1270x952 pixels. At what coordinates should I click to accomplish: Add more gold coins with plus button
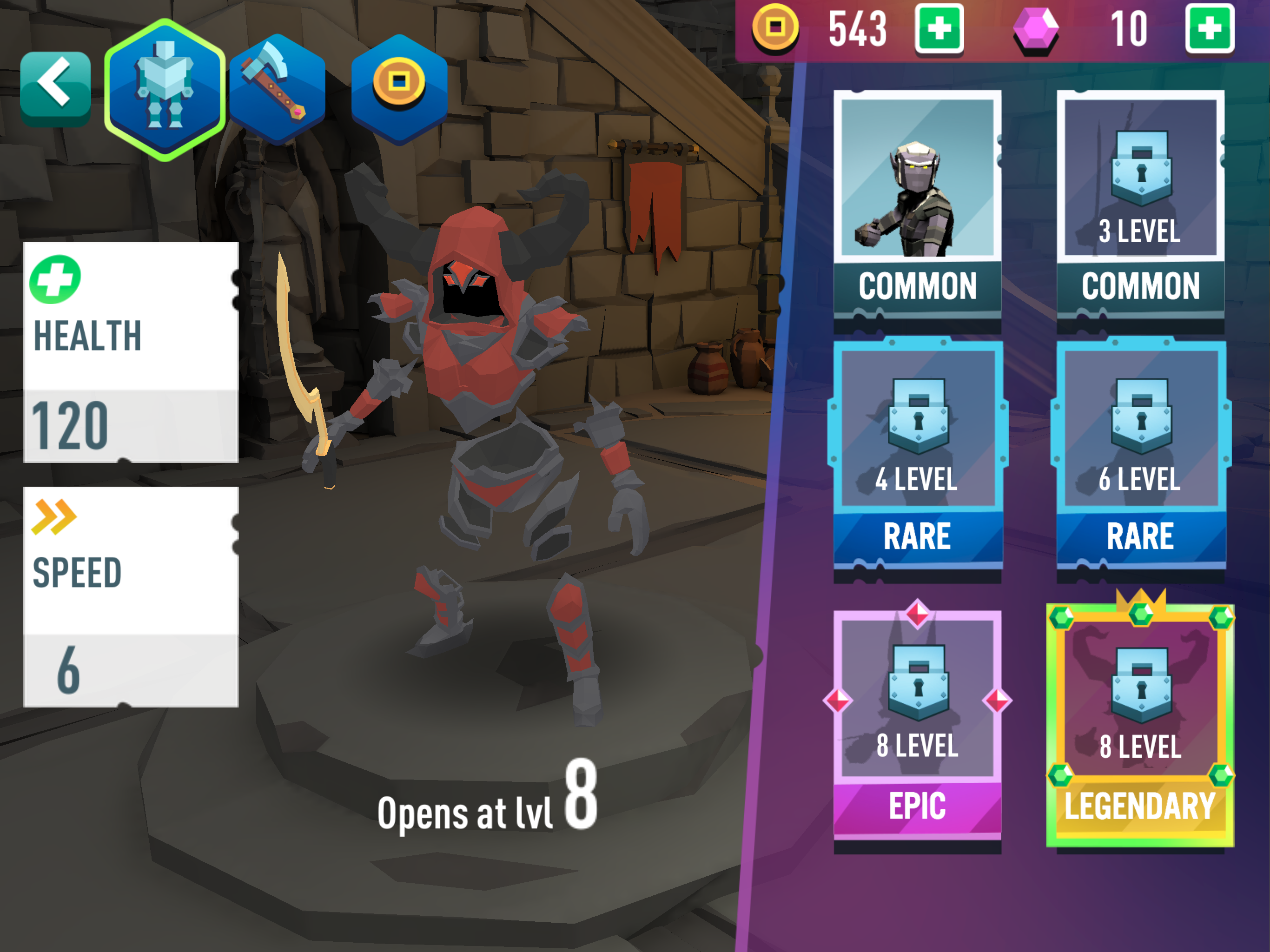tap(939, 29)
